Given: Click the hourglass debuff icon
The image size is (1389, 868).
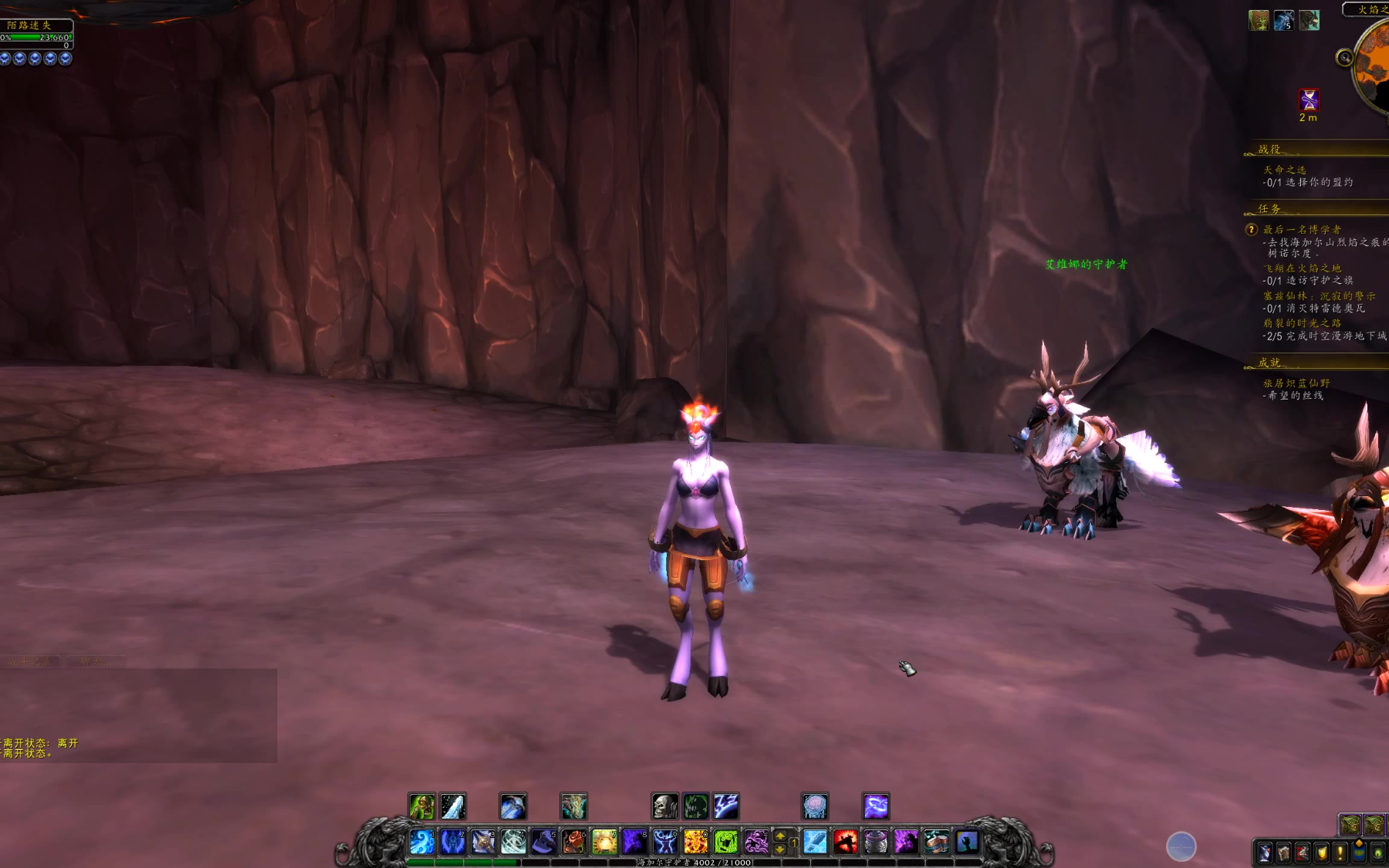Looking at the screenshot, I should [x=1309, y=100].
